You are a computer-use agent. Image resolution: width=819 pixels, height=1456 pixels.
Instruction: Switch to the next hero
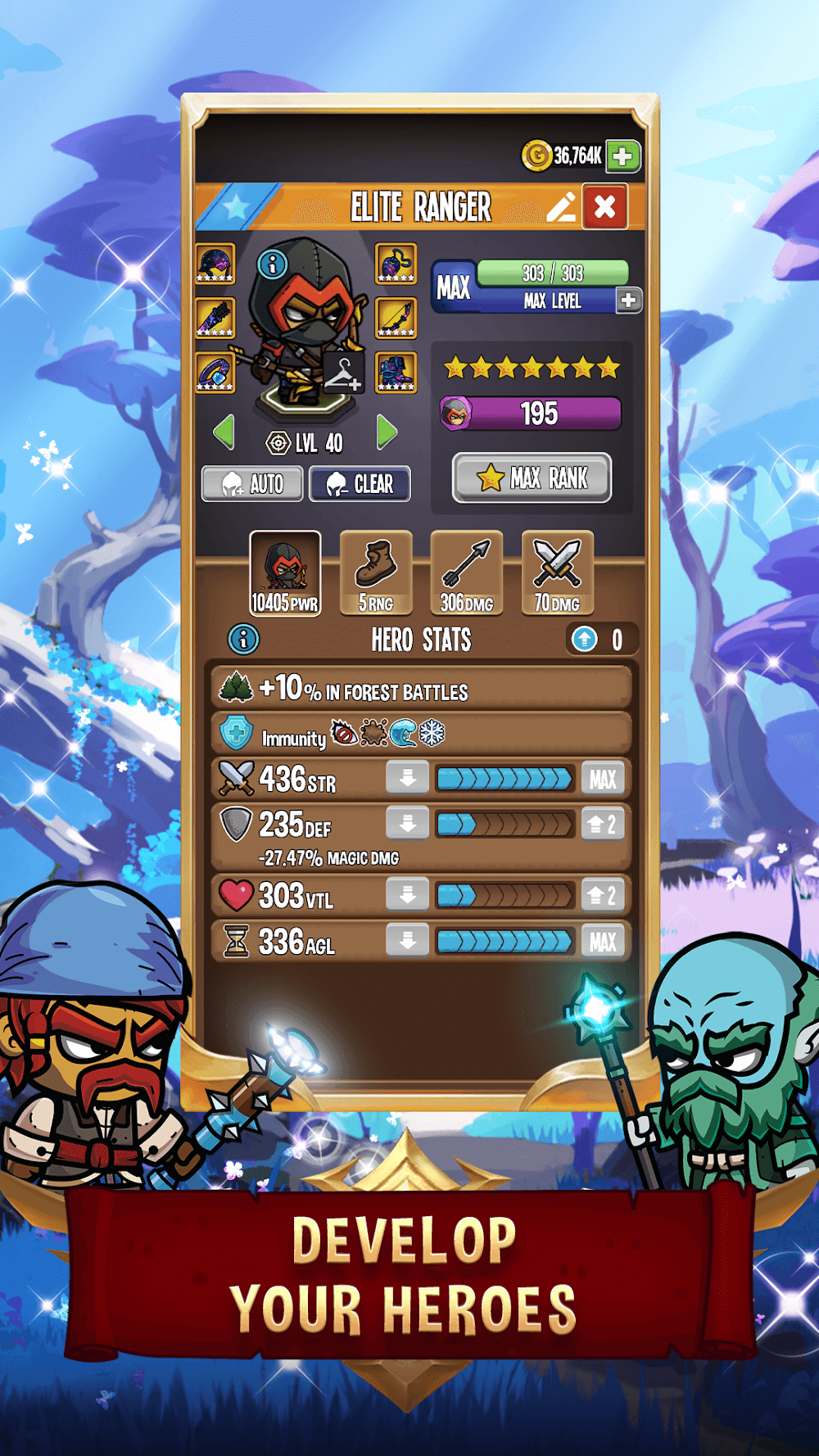[x=387, y=432]
